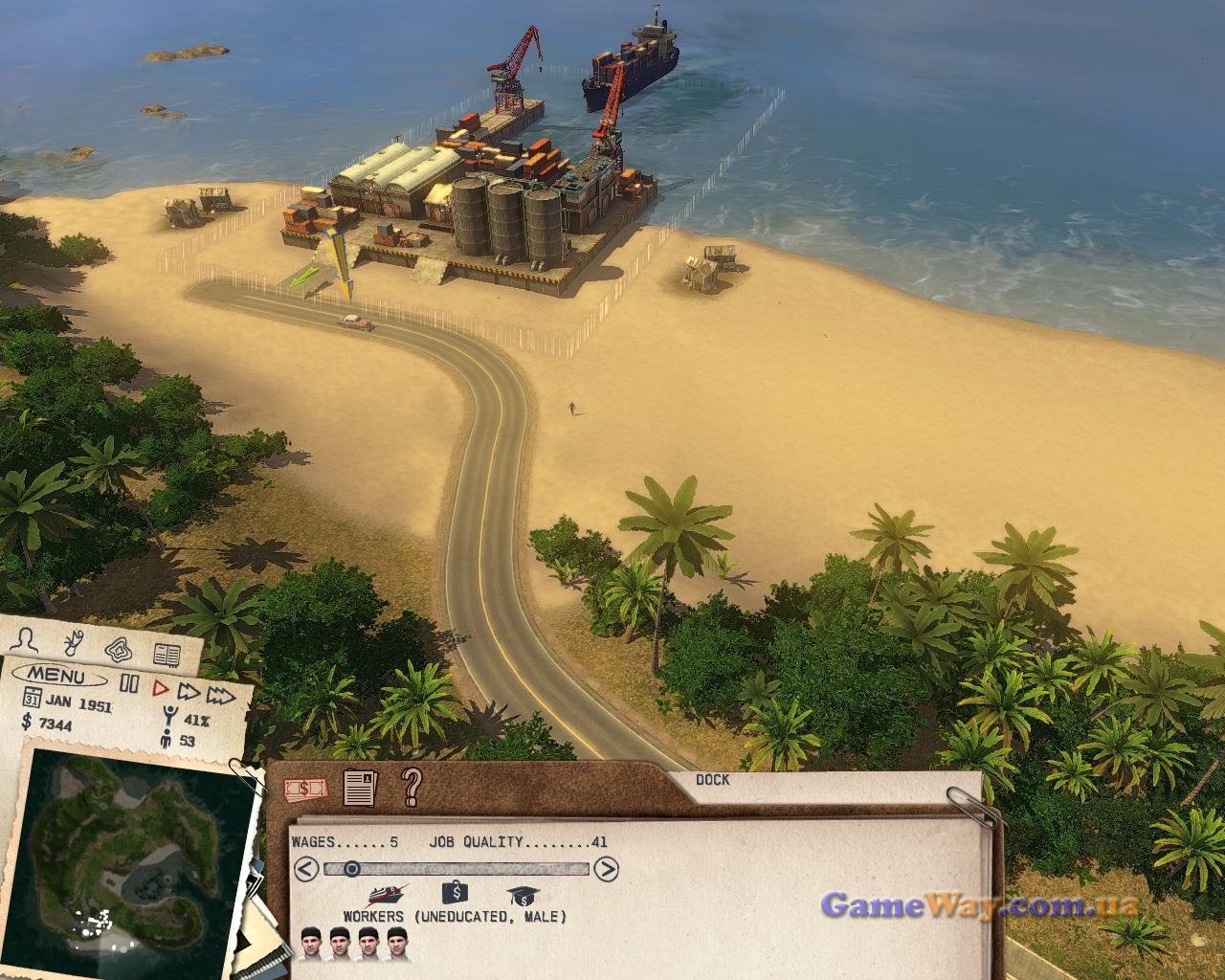Show help with the question mark
The height and width of the screenshot is (980, 1225).
pos(412,787)
